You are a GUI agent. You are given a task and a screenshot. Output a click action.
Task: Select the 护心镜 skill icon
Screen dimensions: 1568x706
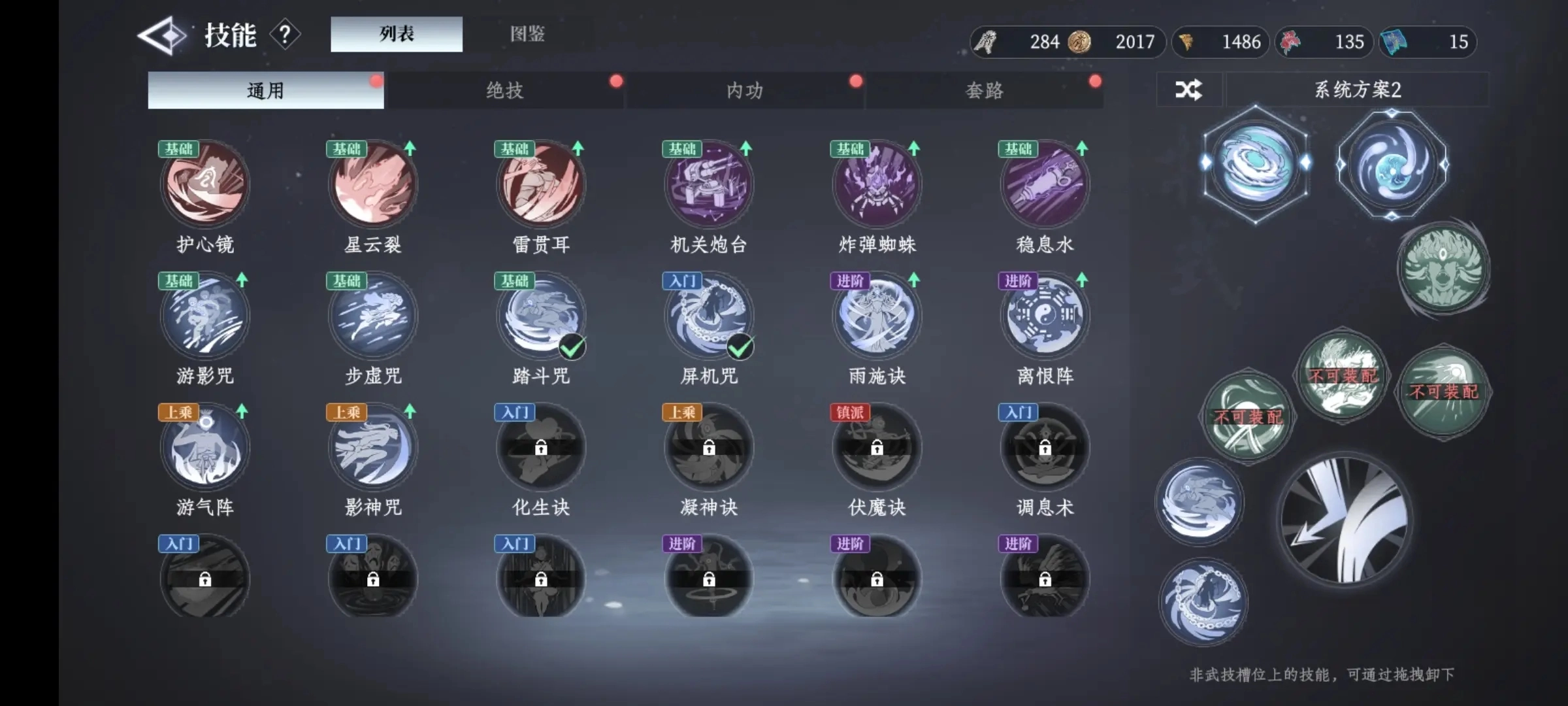[x=204, y=185]
